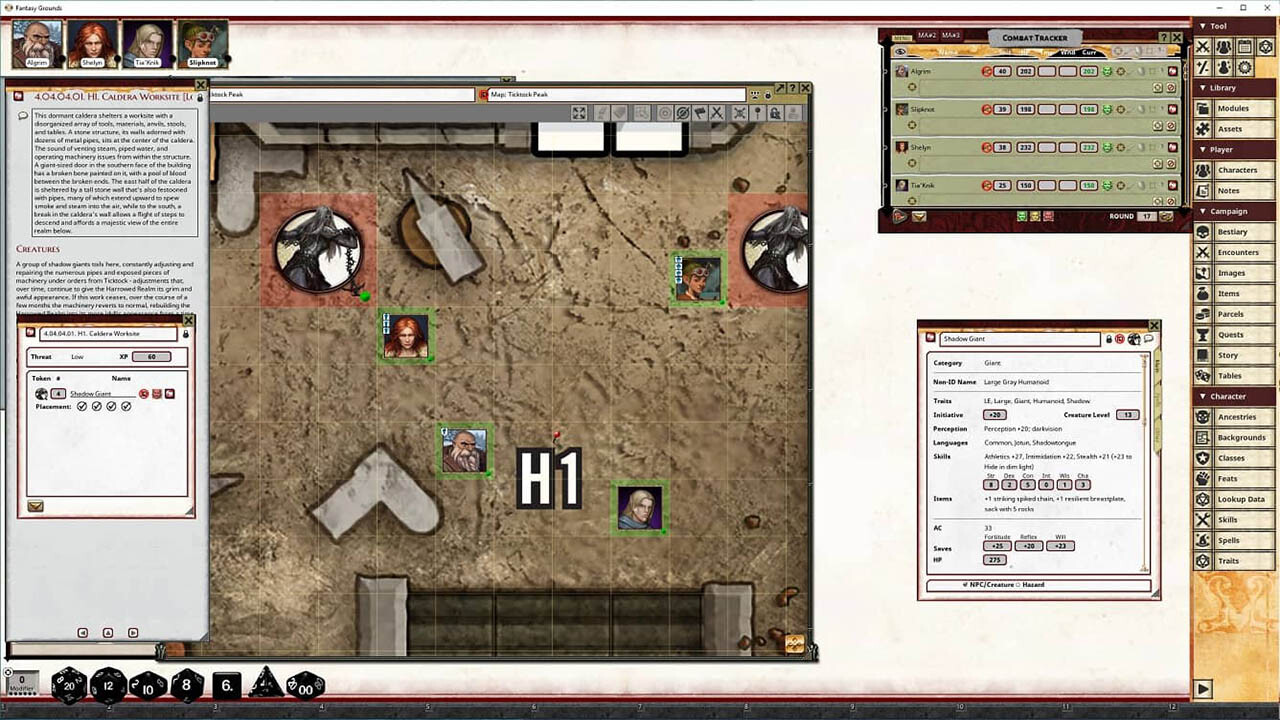Image resolution: width=1280 pixels, height=720 pixels.
Task: Collapse the Library section in the sidebar
Action: coord(1202,88)
